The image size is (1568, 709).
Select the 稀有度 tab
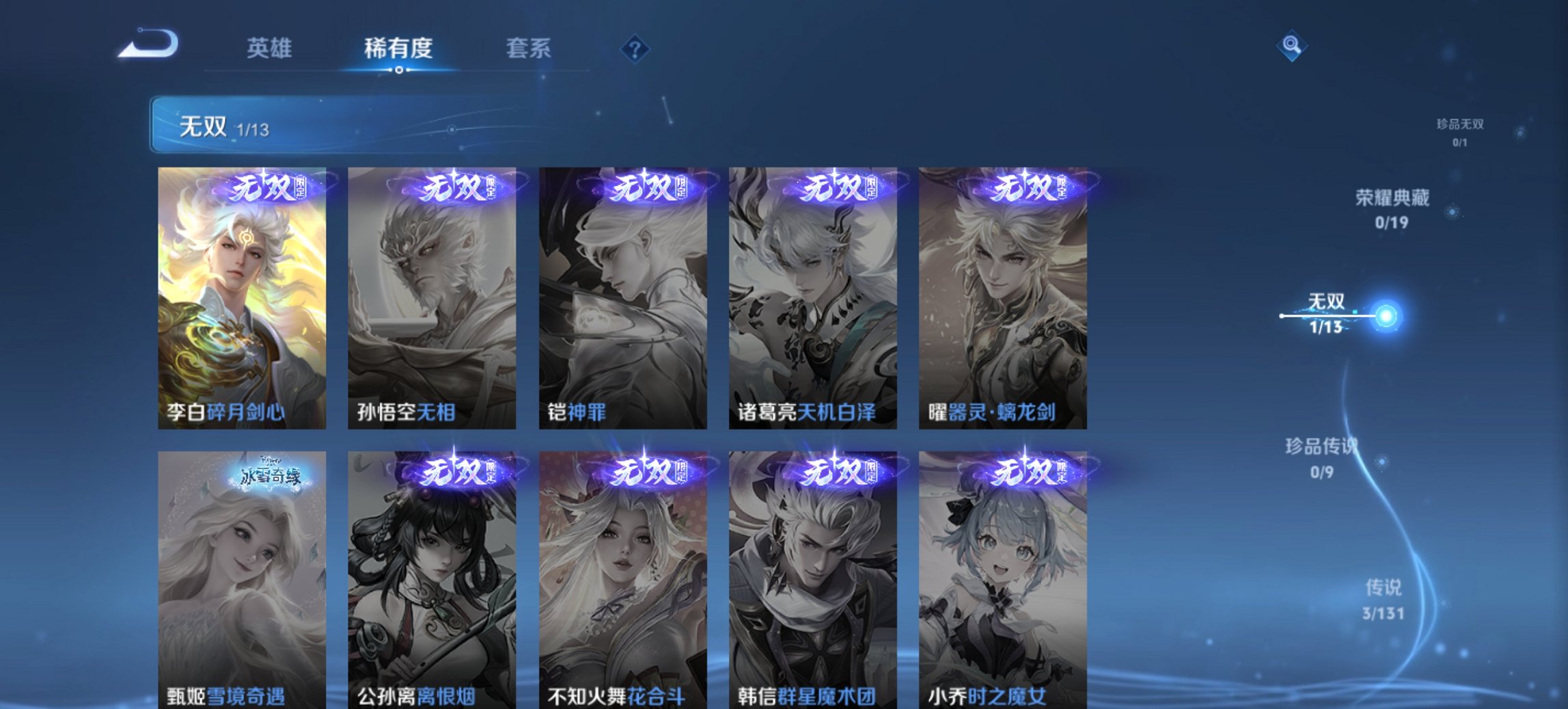pyautogui.click(x=398, y=49)
